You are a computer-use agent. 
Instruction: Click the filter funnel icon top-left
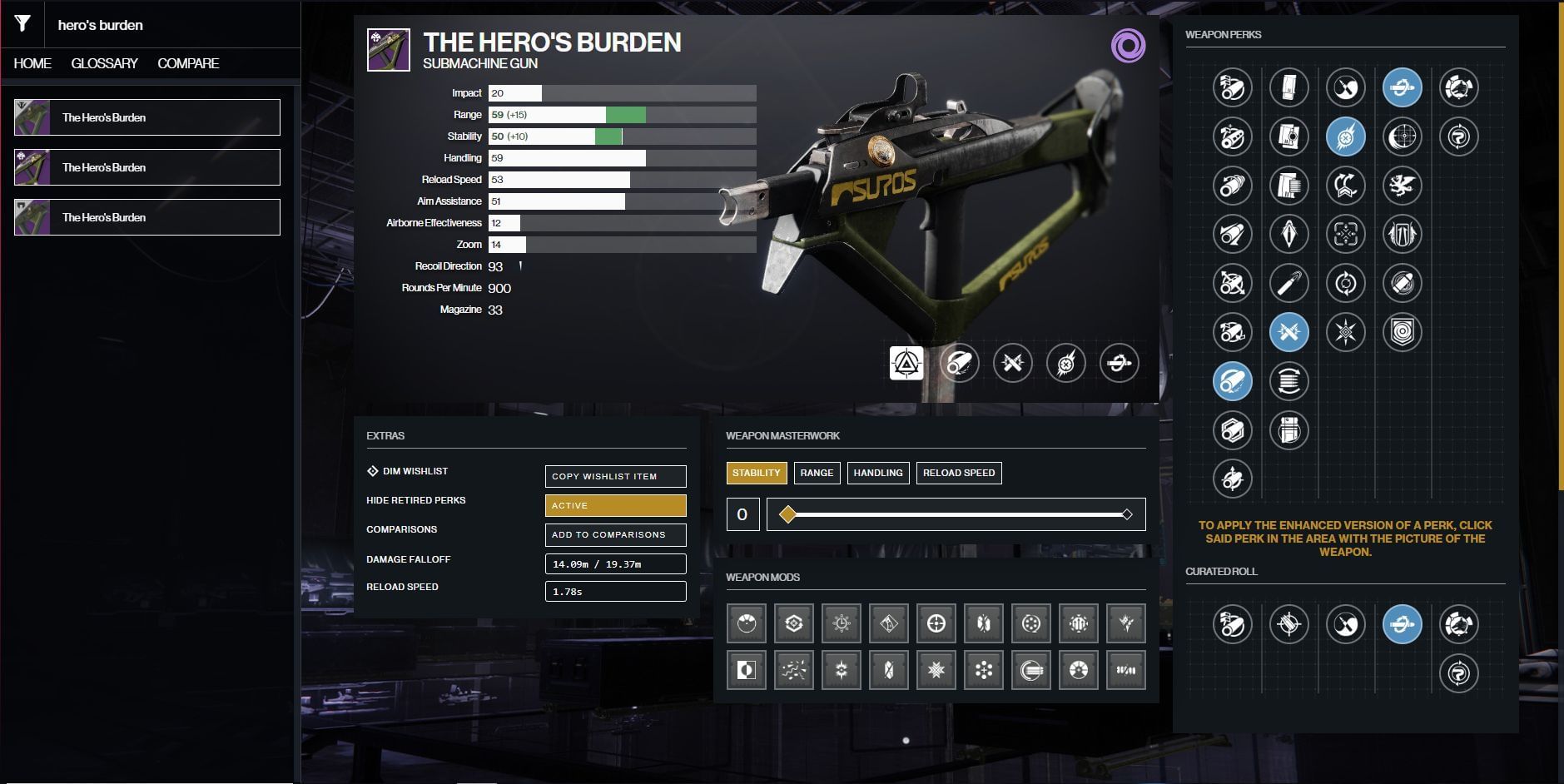(x=22, y=24)
